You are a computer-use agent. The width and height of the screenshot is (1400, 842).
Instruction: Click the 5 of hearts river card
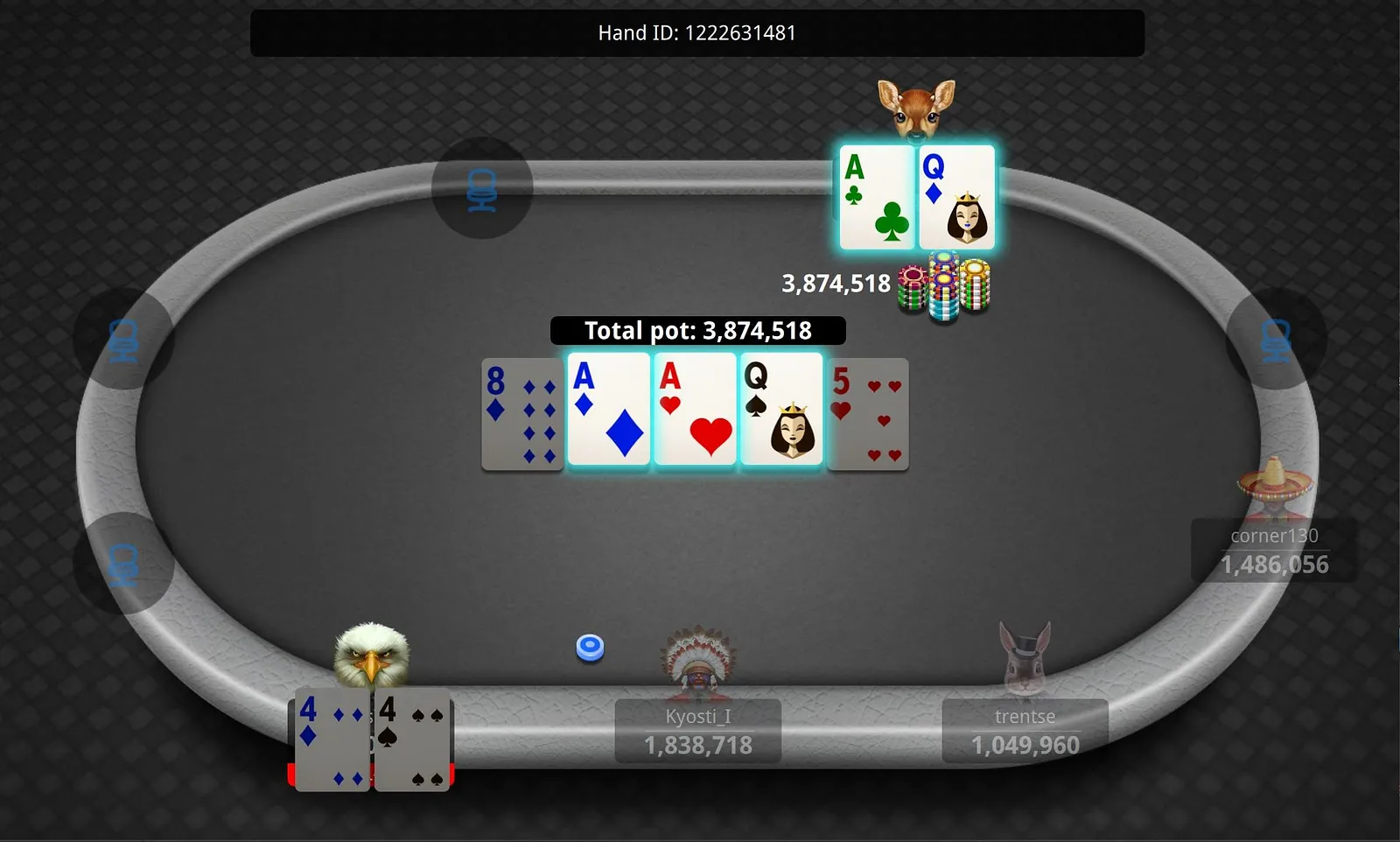868,414
